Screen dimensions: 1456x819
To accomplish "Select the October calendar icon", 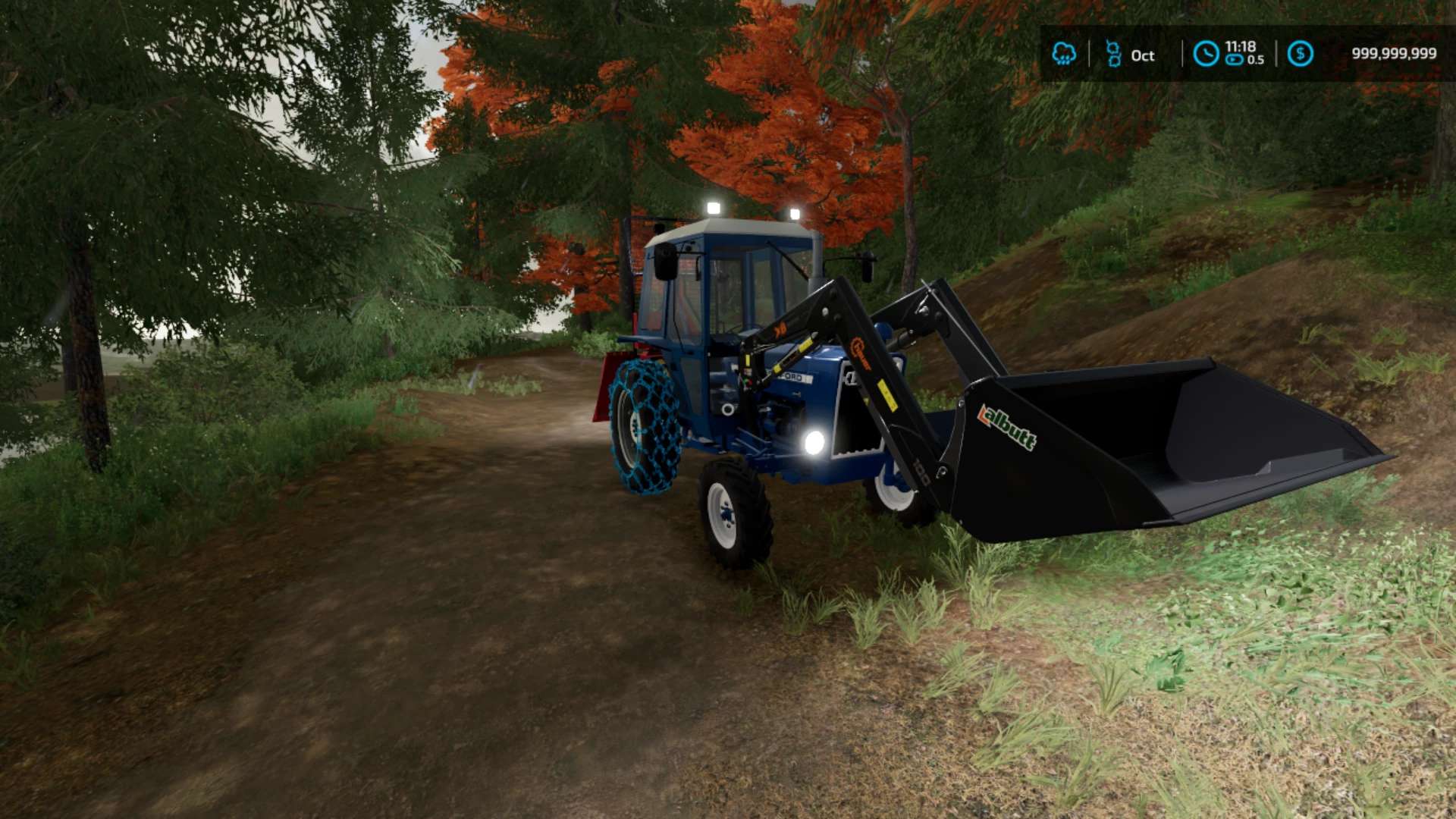I will pyautogui.click(x=1113, y=54).
